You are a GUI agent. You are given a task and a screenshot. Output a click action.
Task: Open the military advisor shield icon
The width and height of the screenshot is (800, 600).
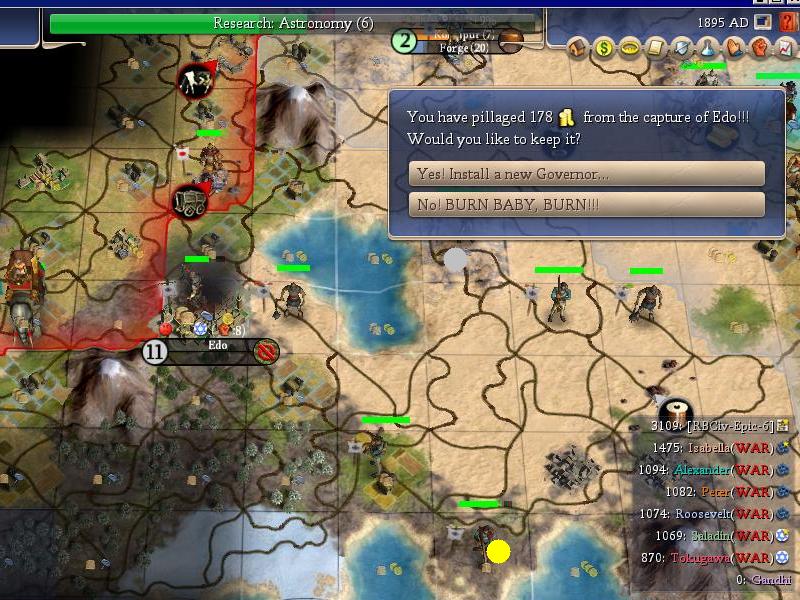pos(682,48)
